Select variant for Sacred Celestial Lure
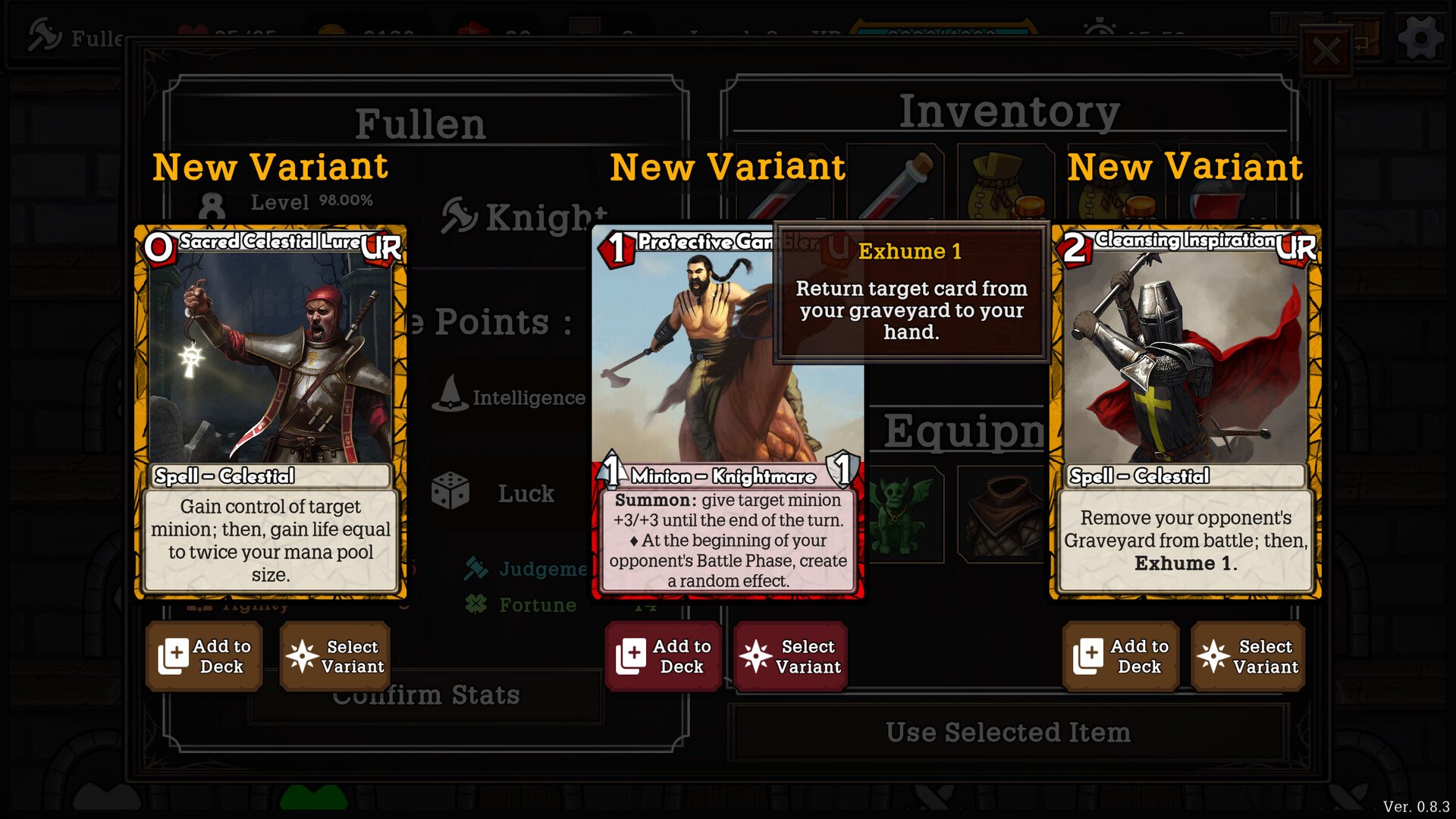The height and width of the screenshot is (819, 1456). click(x=335, y=657)
